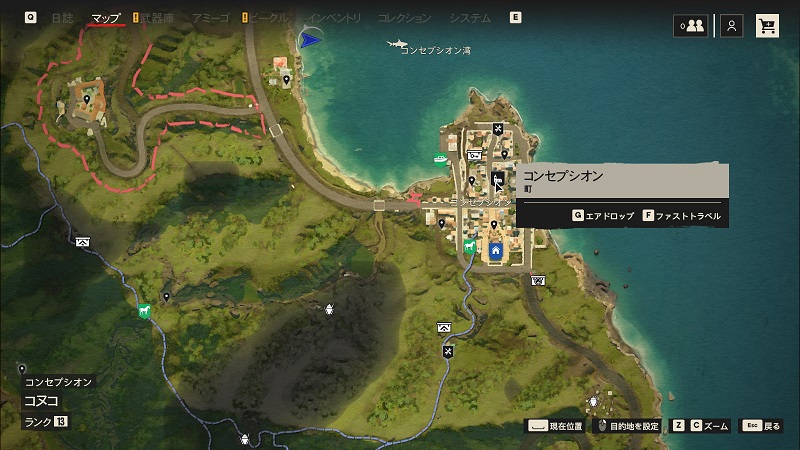
Task: Open the アミーゴ (Amigos) tab
Action: tap(210, 18)
